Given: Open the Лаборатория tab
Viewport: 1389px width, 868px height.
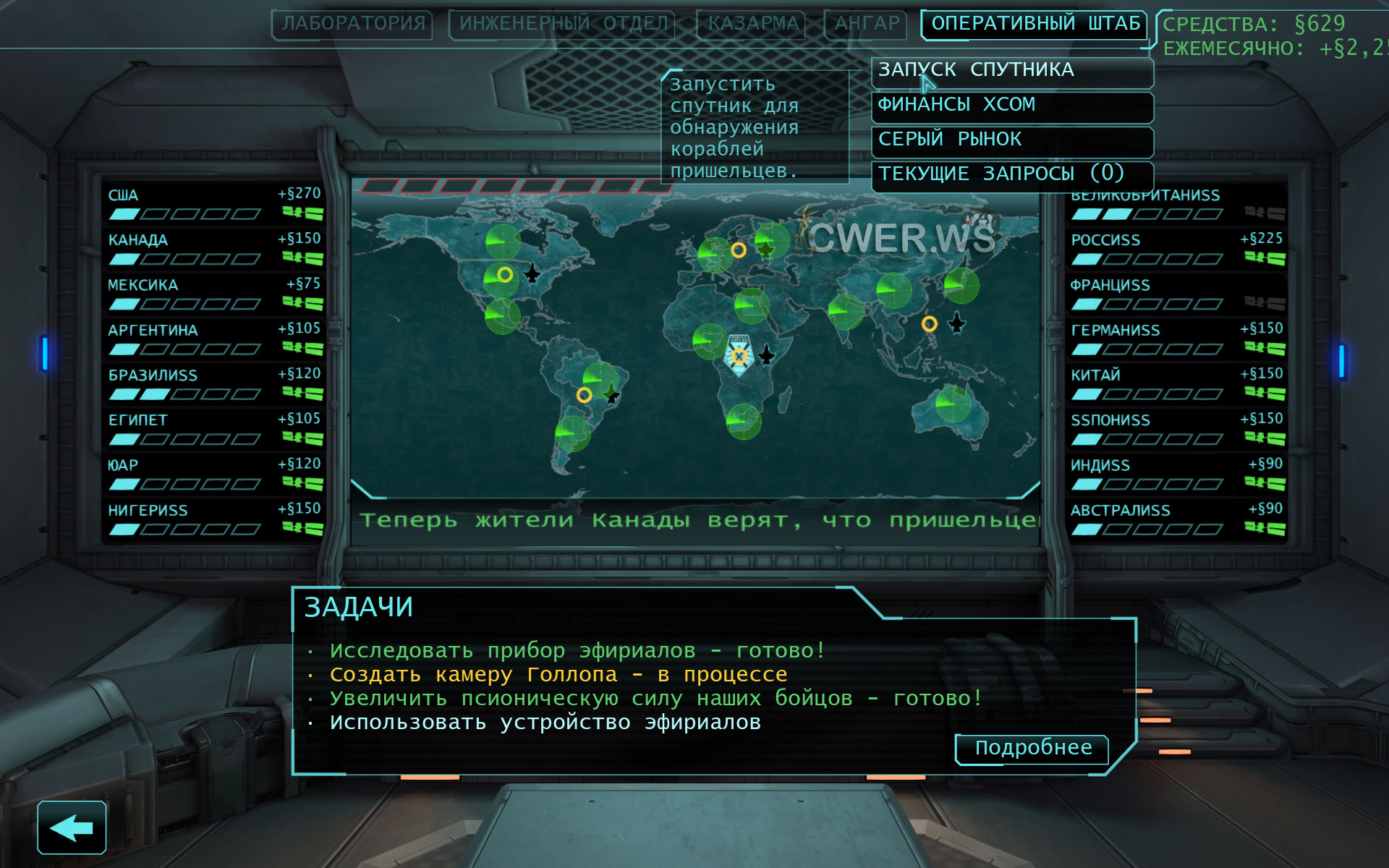Looking at the screenshot, I should [353, 24].
